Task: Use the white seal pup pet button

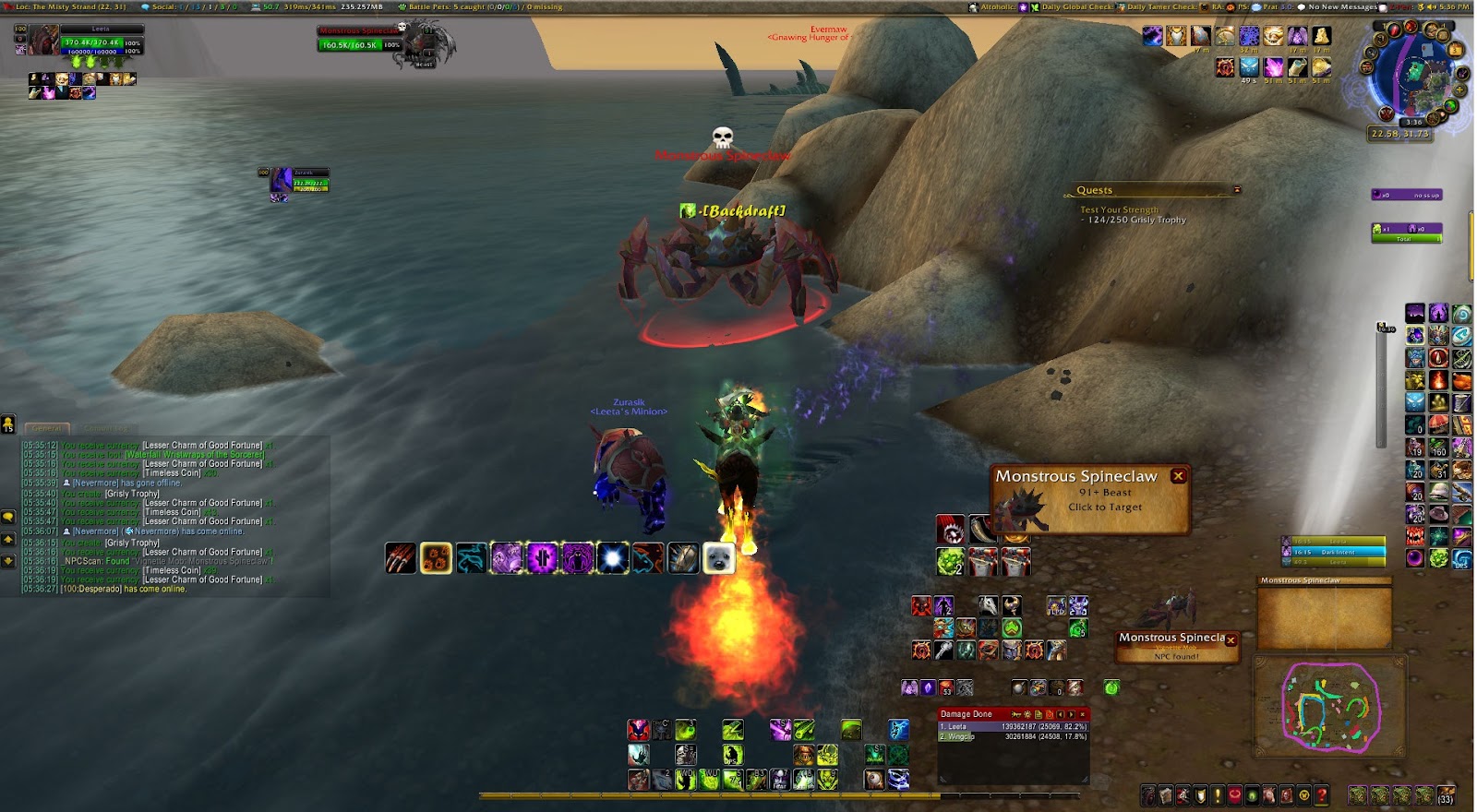Action: coord(718,558)
